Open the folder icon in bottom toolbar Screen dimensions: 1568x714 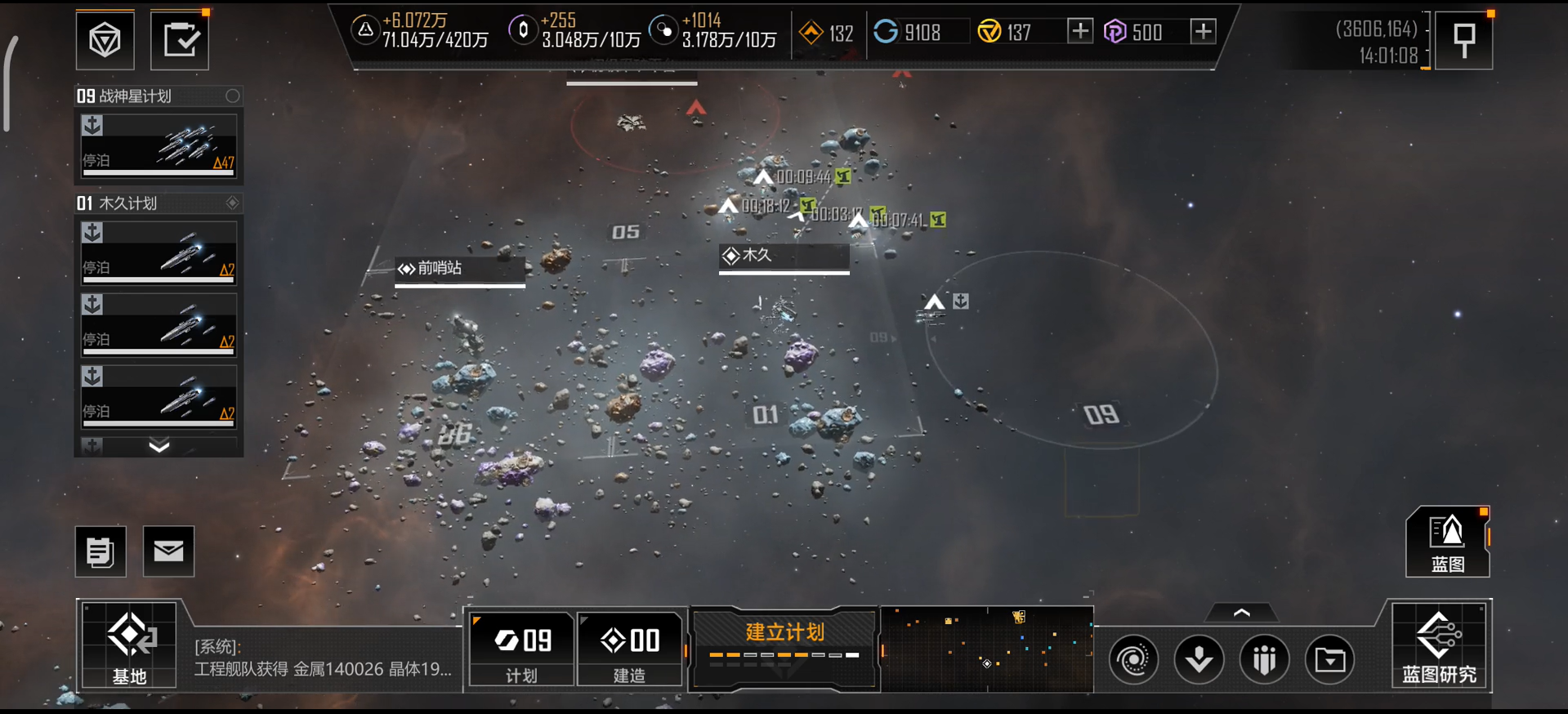pos(1329,659)
